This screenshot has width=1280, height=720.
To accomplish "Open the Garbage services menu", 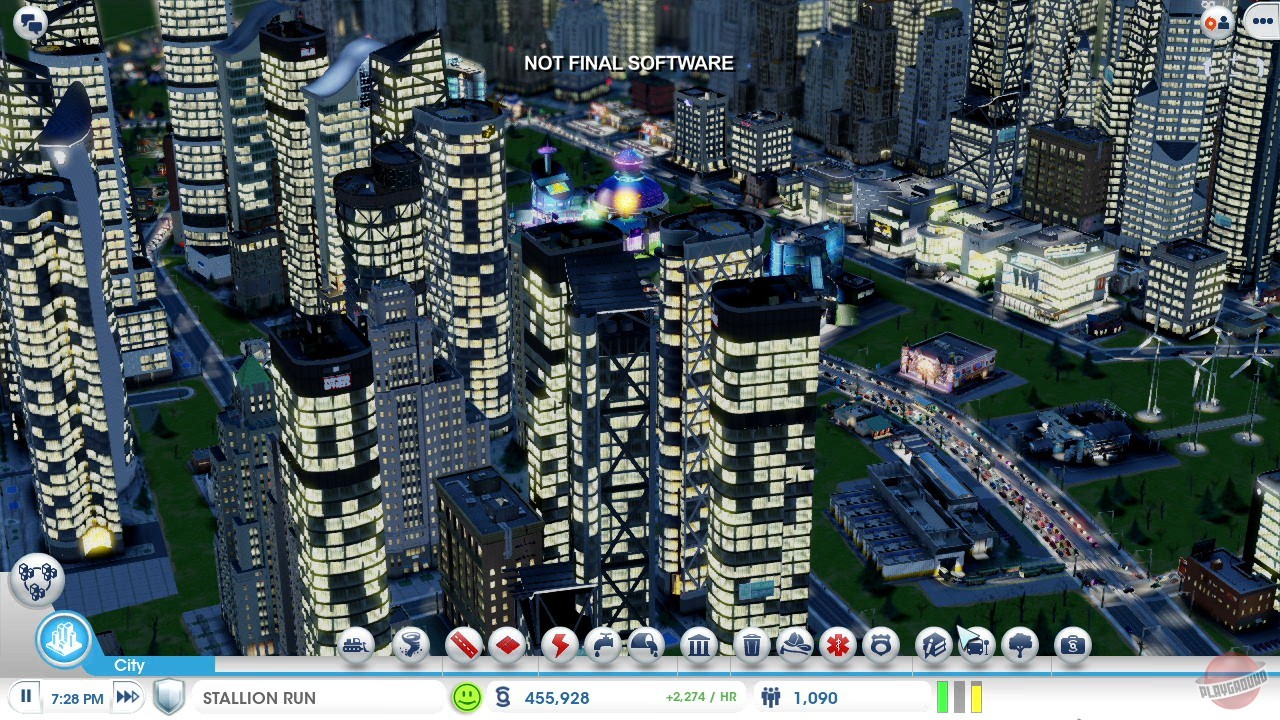I will (x=752, y=647).
